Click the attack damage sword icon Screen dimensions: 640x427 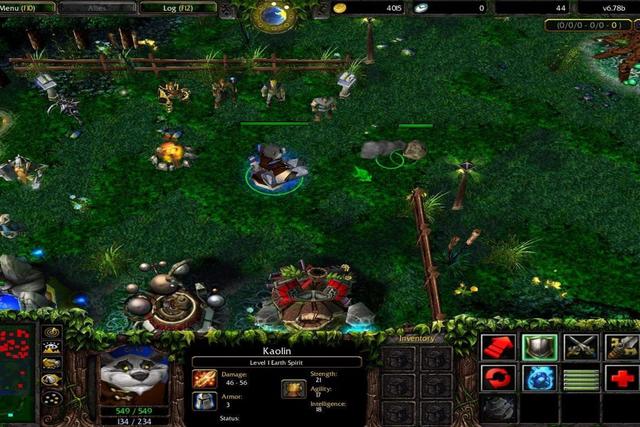click(204, 378)
